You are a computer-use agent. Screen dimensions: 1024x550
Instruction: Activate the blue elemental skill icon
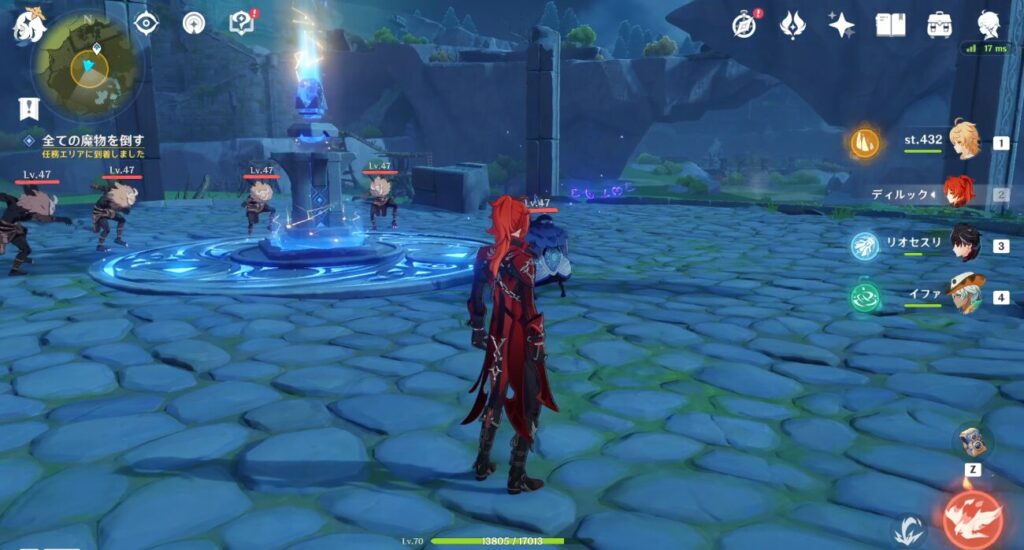click(x=908, y=528)
